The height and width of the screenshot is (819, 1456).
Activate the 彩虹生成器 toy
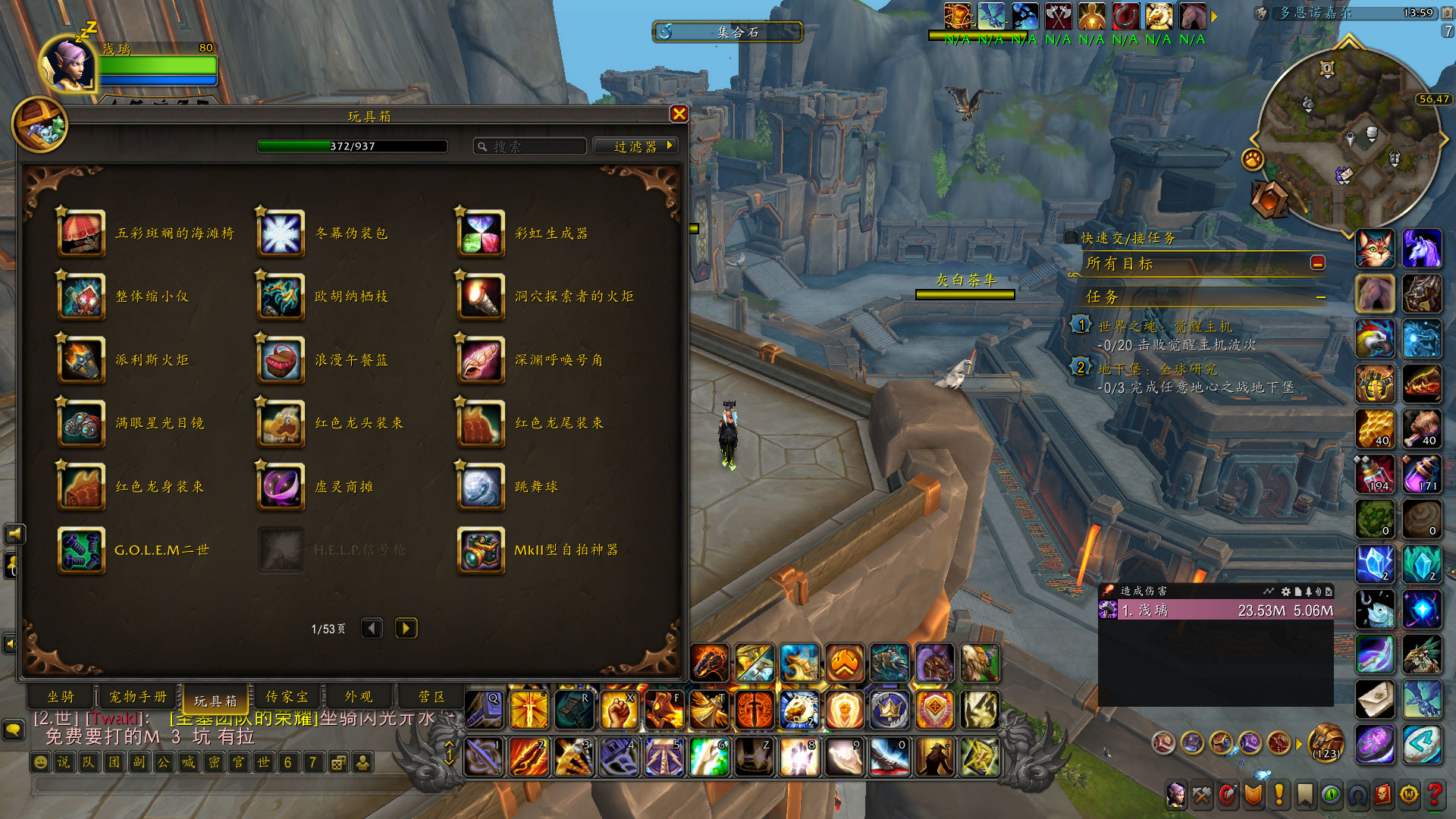(481, 234)
